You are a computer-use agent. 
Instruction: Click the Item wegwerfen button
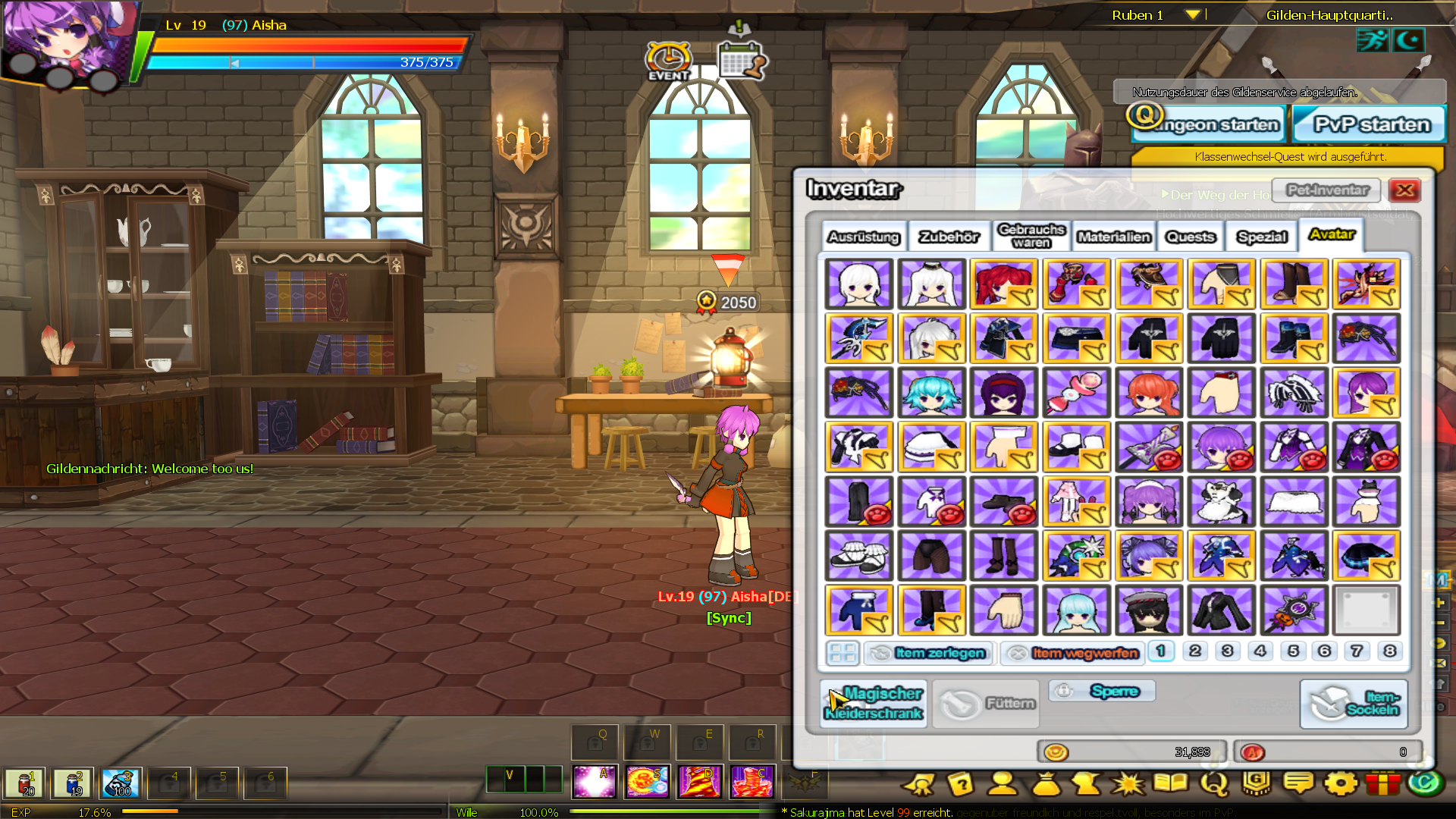[x=1072, y=653]
